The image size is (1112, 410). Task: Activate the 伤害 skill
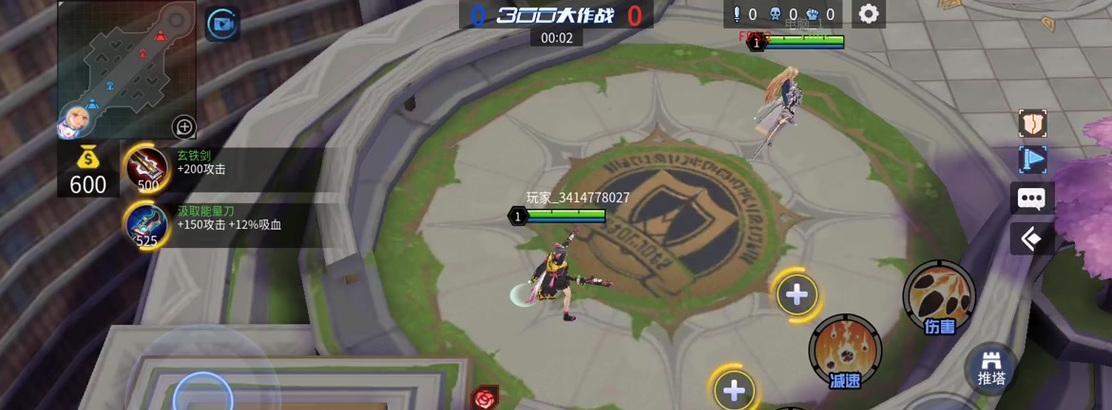(938, 296)
